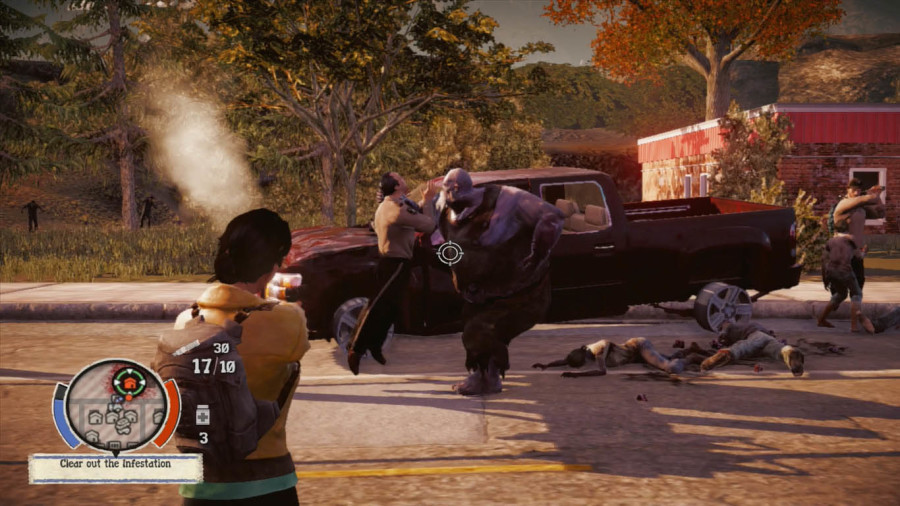Click the "Clear out the Infestation" objective
The image size is (900, 506).
[x=115, y=465]
